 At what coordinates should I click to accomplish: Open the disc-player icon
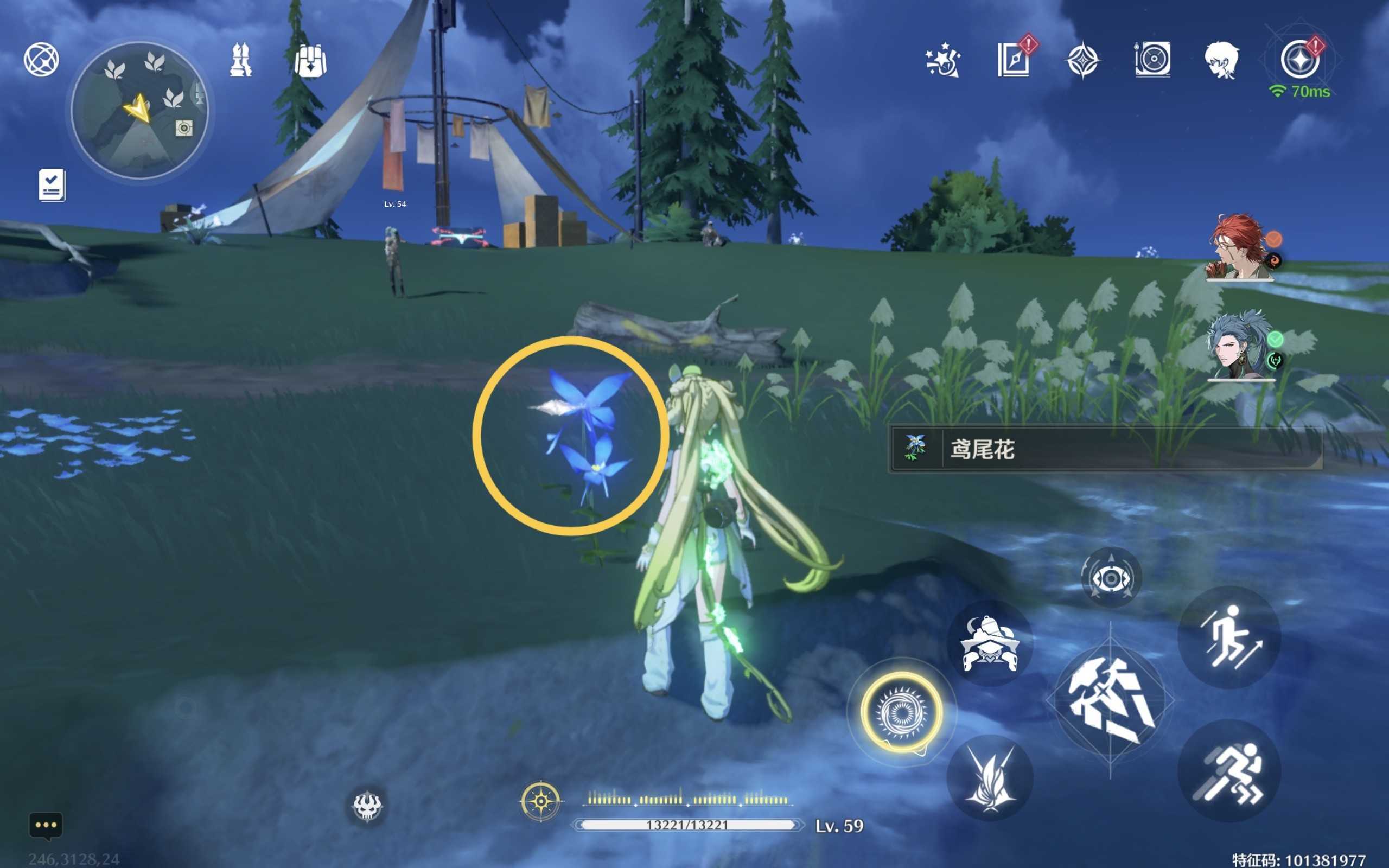pos(1152,60)
